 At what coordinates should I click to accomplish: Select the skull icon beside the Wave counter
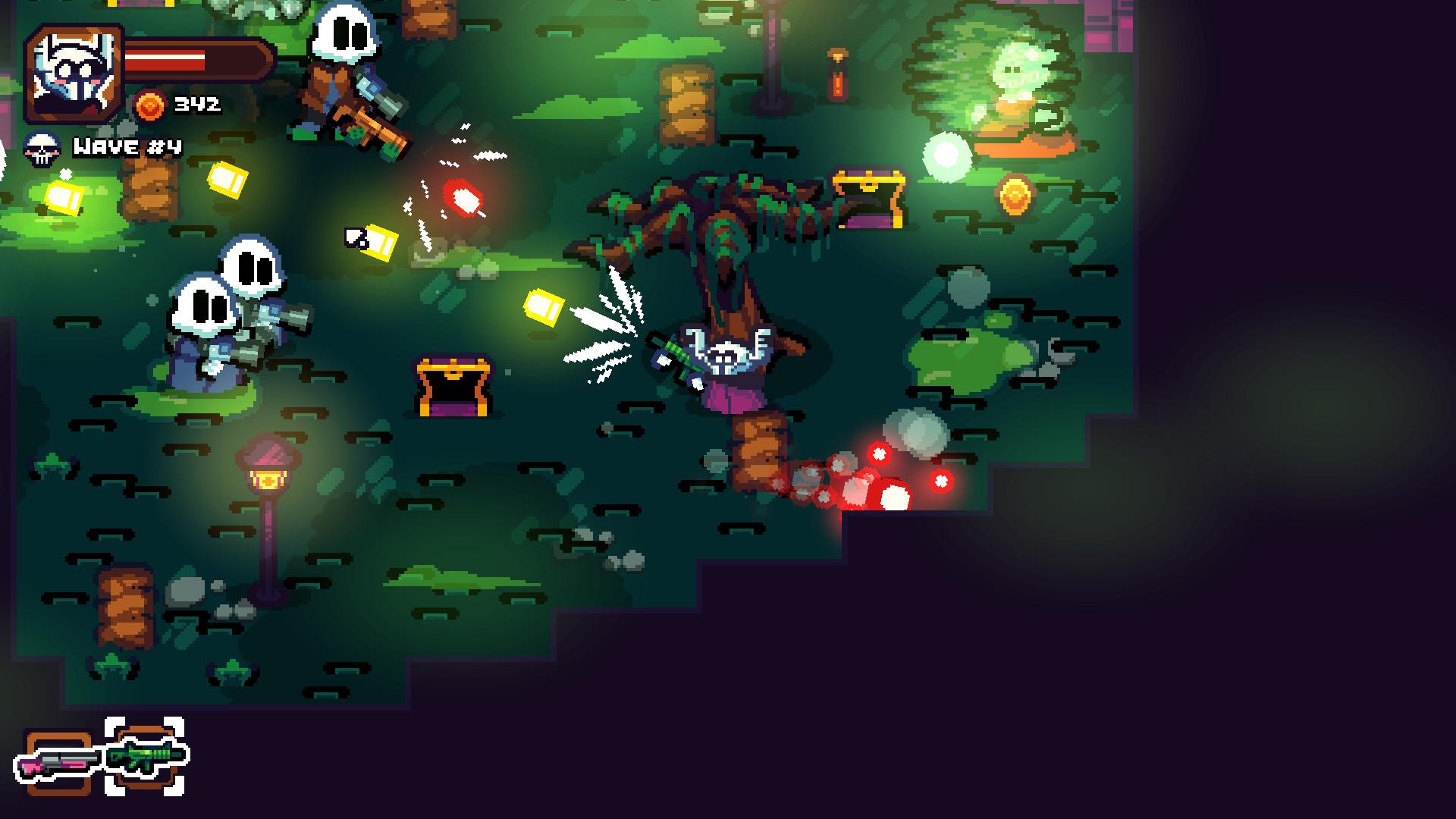point(43,146)
